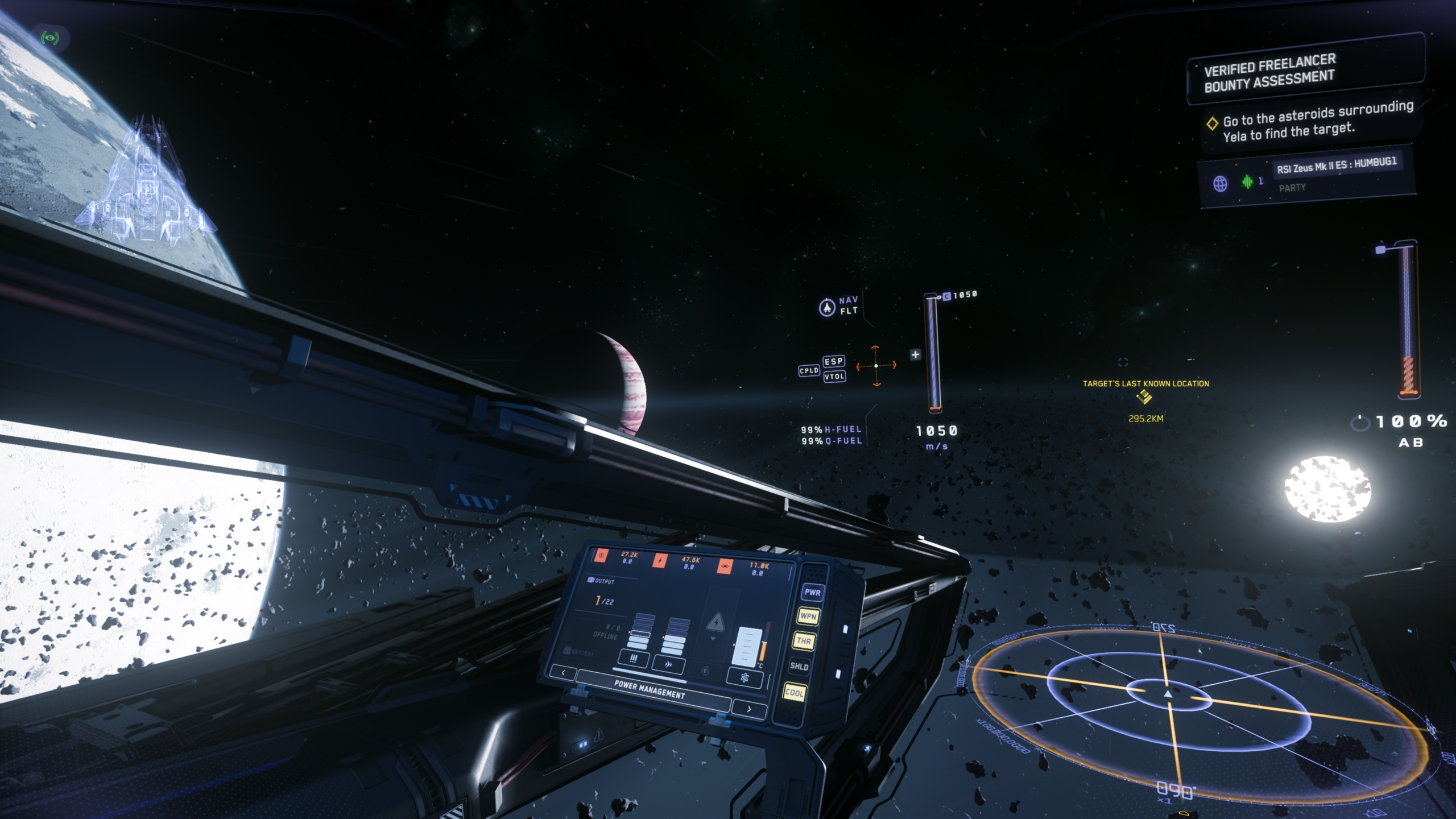Select the Target's Last Known Location marker

(x=1144, y=397)
